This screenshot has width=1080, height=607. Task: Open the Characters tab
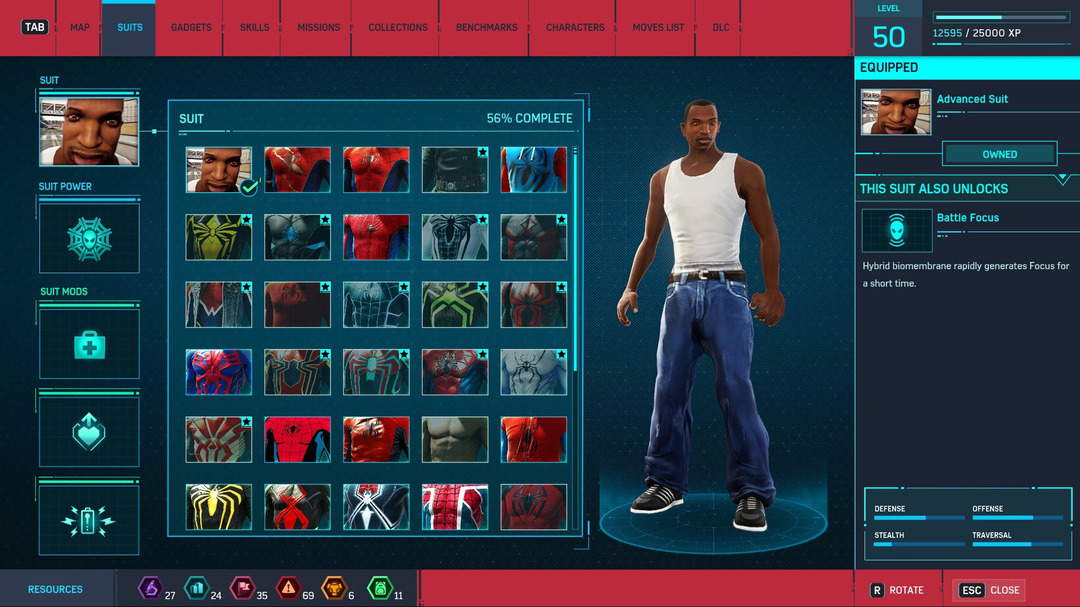575,27
